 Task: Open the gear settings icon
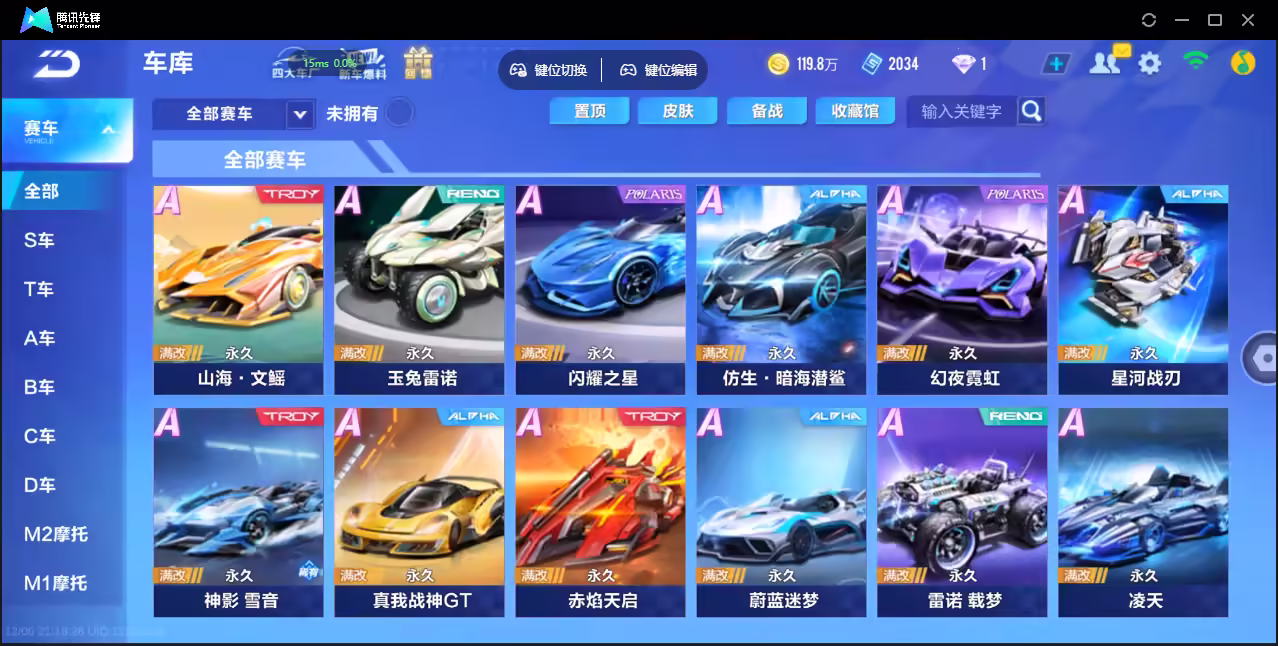click(1150, 64)
